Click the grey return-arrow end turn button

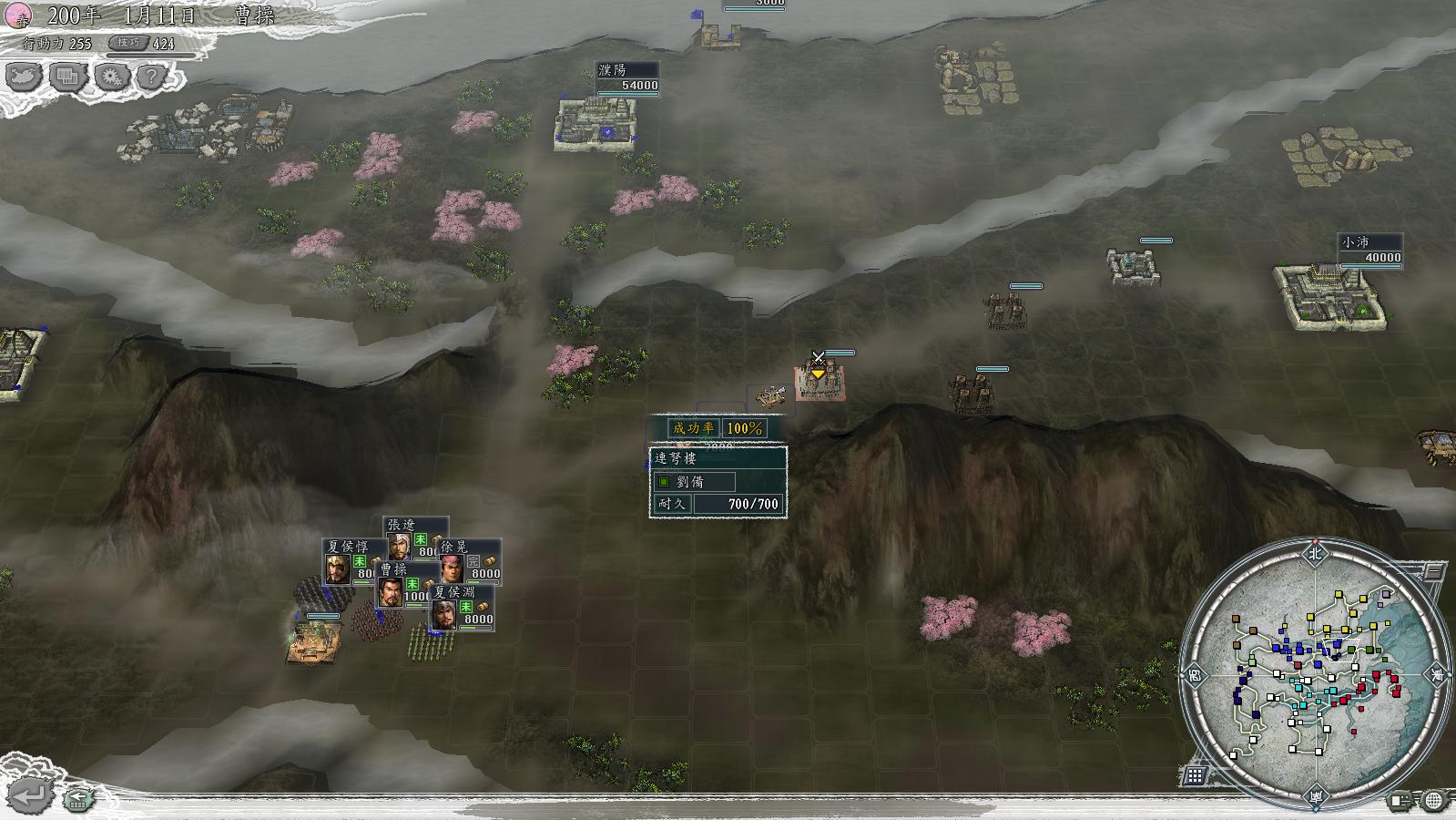29,795
